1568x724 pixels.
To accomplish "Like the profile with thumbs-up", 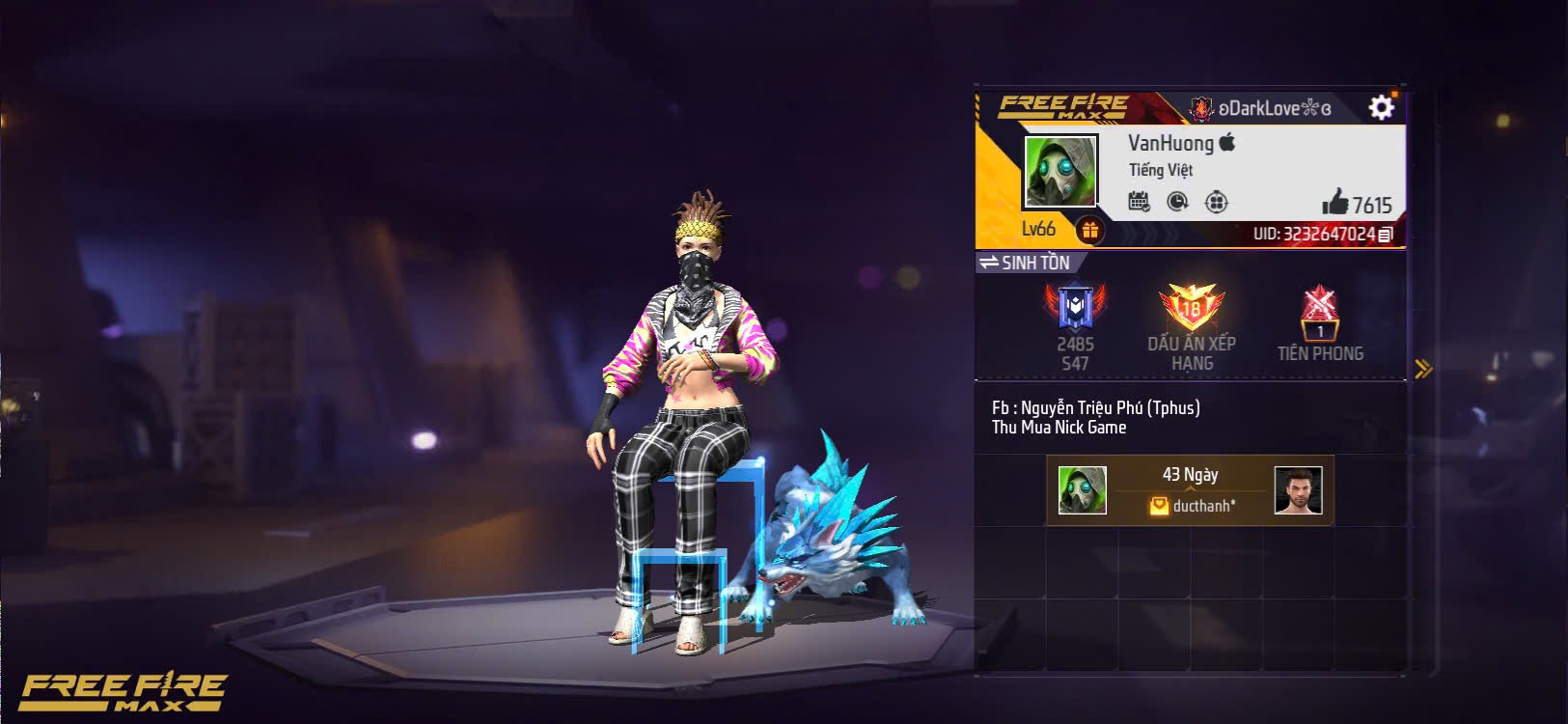I will tap(1335, 202).
